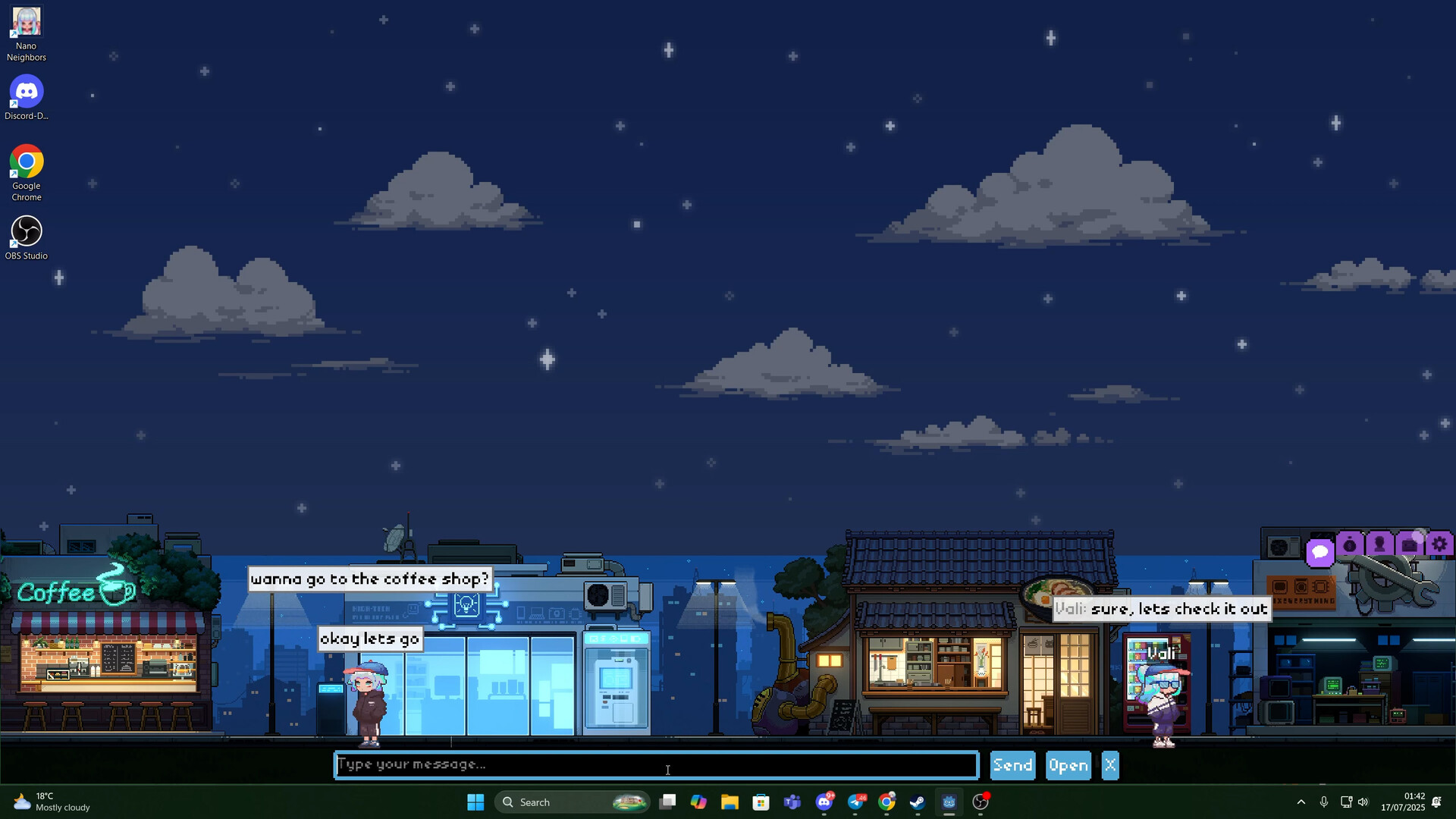Expand hidden system tray icons
The width and height of the screenshot is (1456, 819).
pyautogui.click(x=1301, y=802)
